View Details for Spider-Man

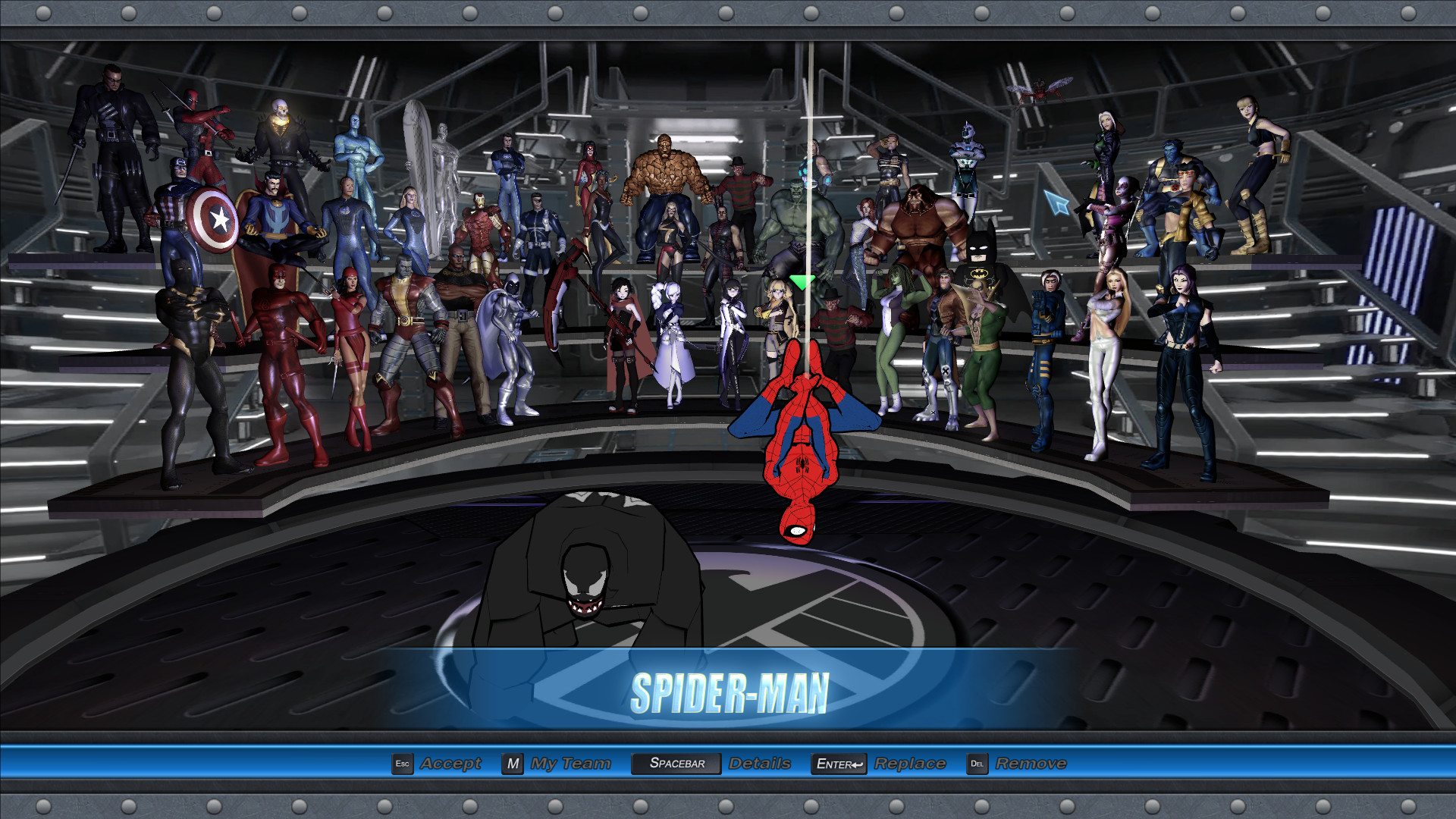coord(758,764)
